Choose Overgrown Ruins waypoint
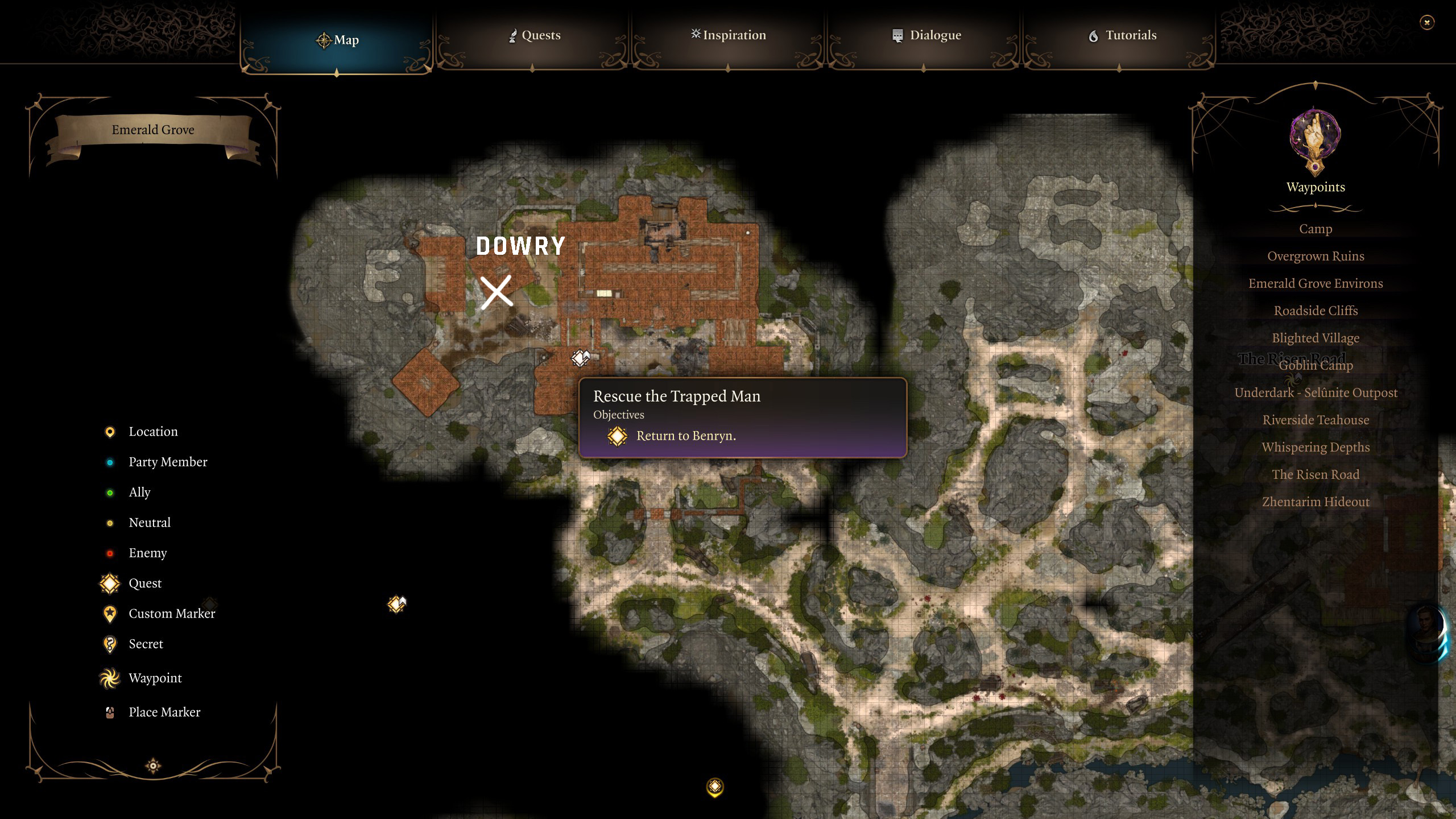This screenshot has width=1456, height=819. coord(1315,256)
